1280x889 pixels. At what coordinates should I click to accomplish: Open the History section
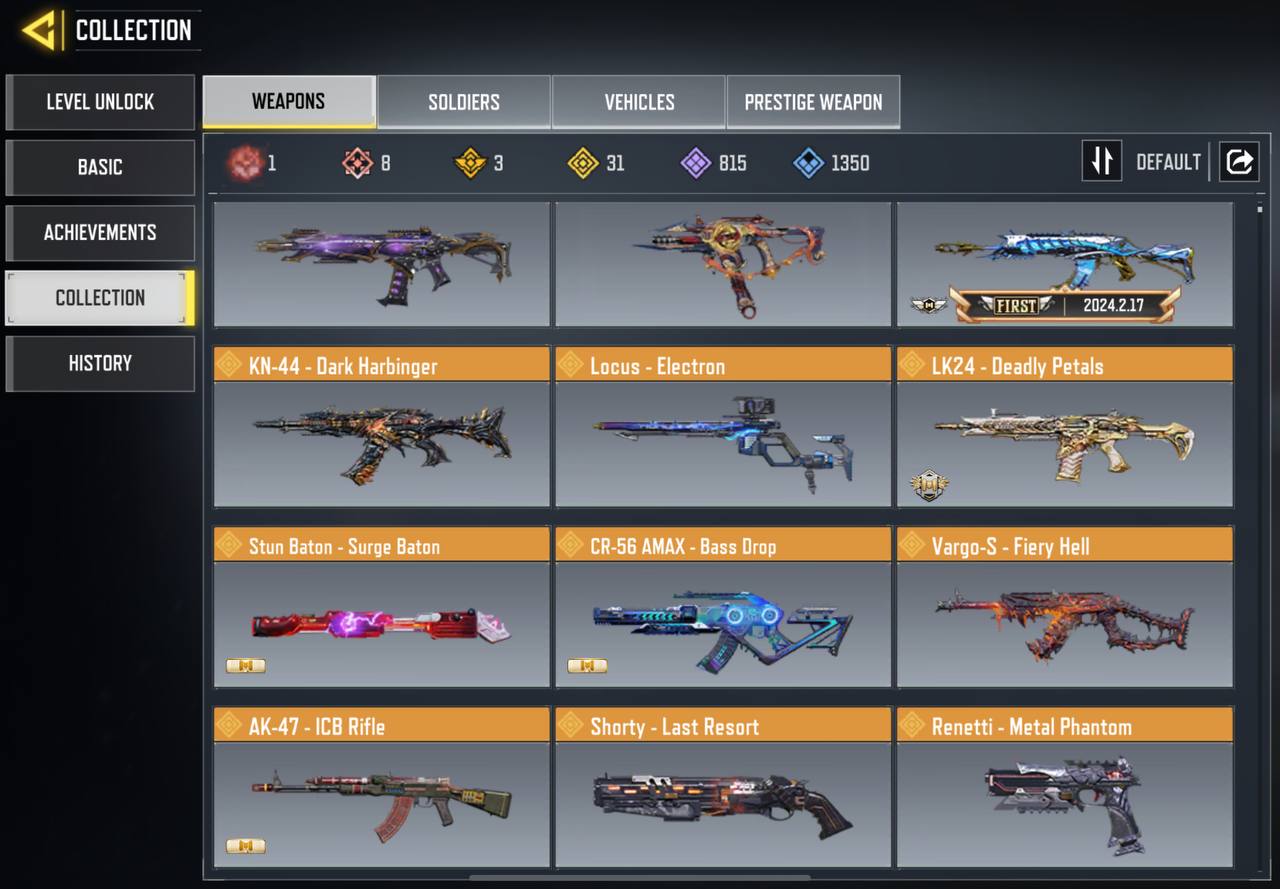click(x=100, y=363)
